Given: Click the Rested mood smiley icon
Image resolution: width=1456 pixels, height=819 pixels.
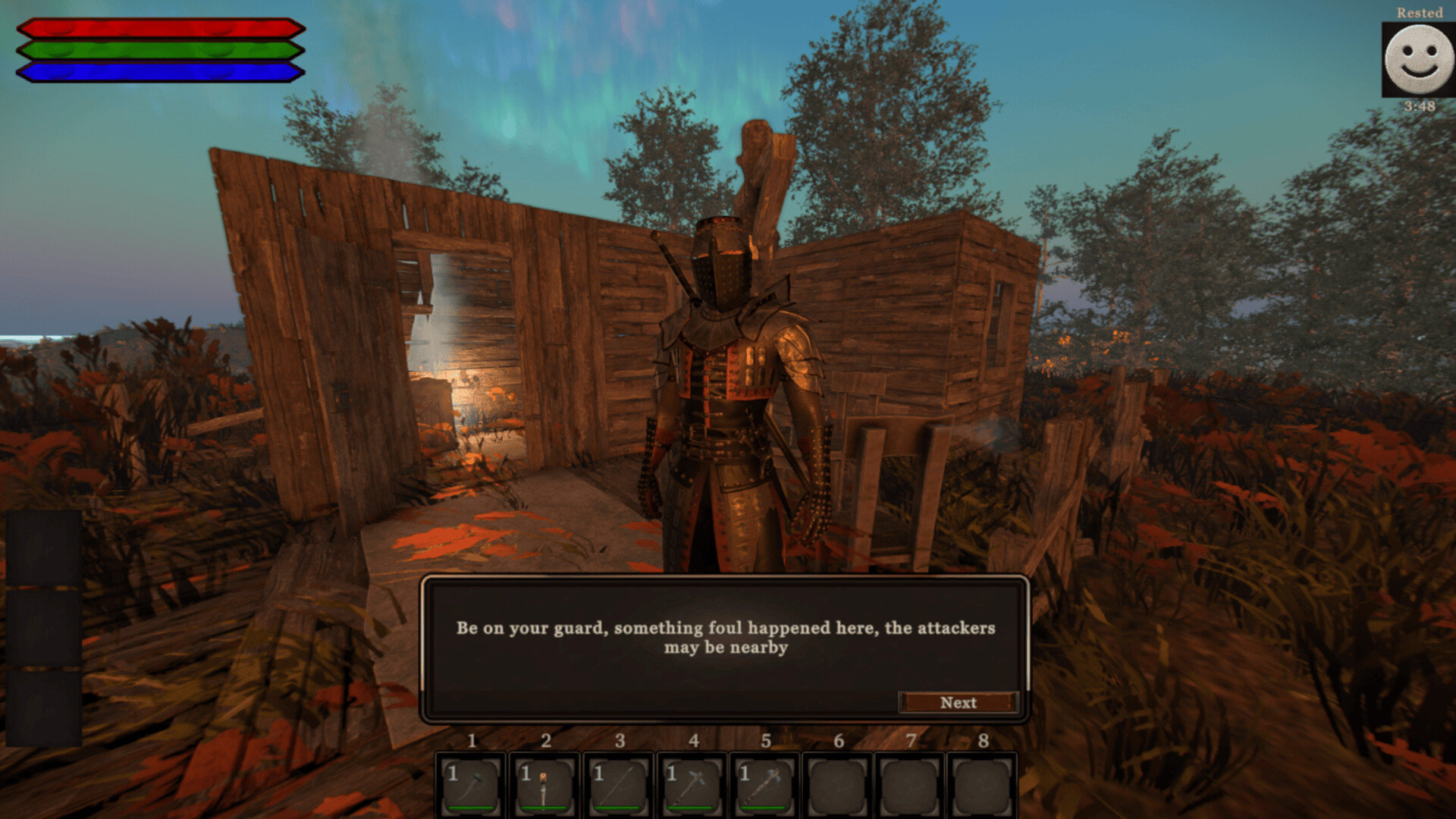Looking at the screenshot, I should (1421, 61).
